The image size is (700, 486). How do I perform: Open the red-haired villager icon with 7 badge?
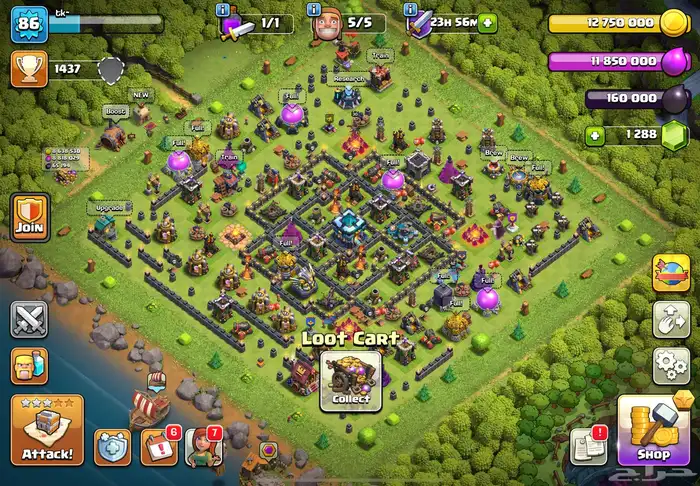point(203,446)
